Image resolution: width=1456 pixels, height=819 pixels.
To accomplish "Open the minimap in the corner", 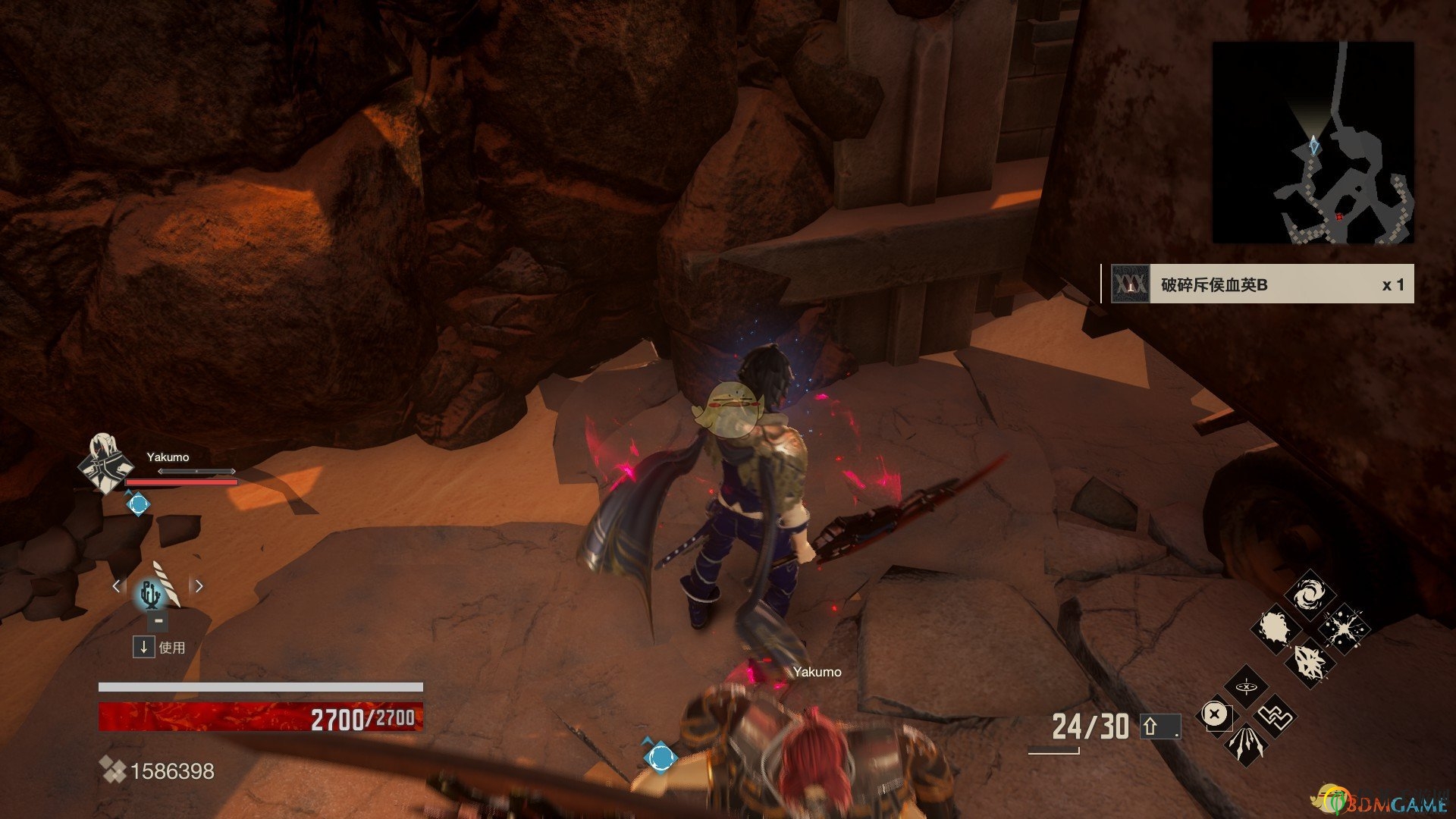I will click(x=1313, y=143).
